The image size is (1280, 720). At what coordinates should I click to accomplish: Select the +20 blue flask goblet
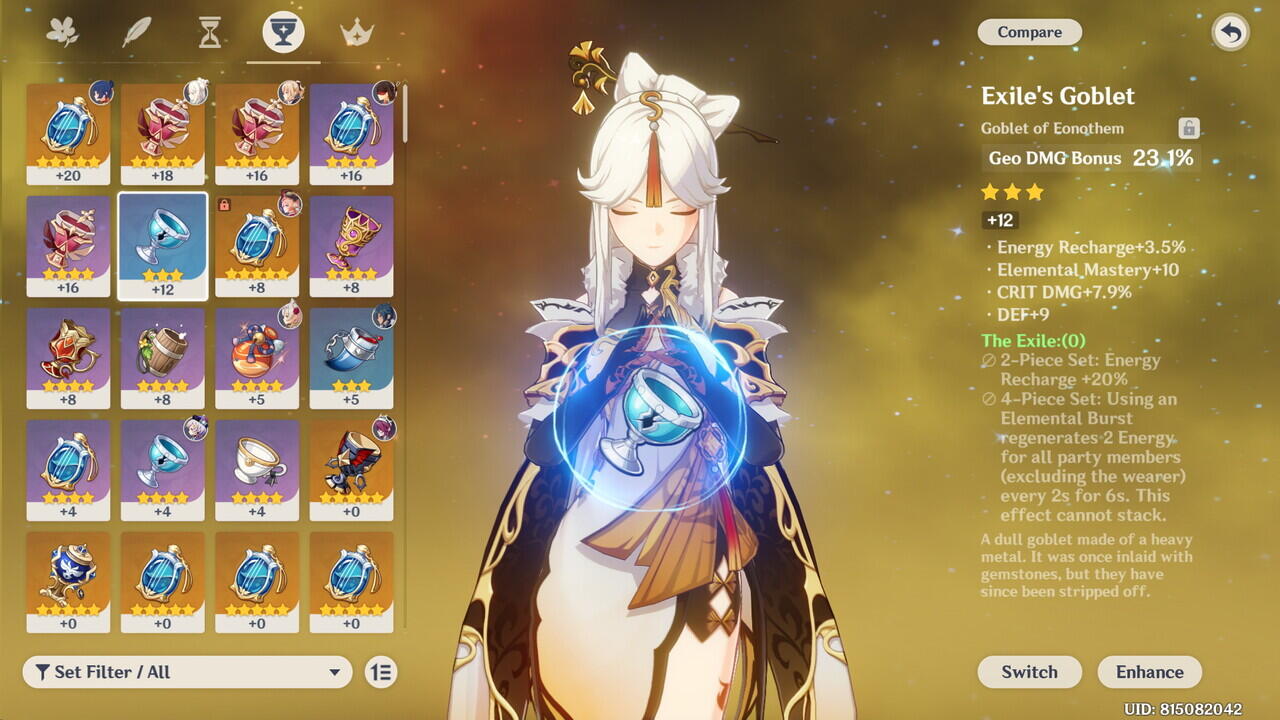tap(68, 133)
